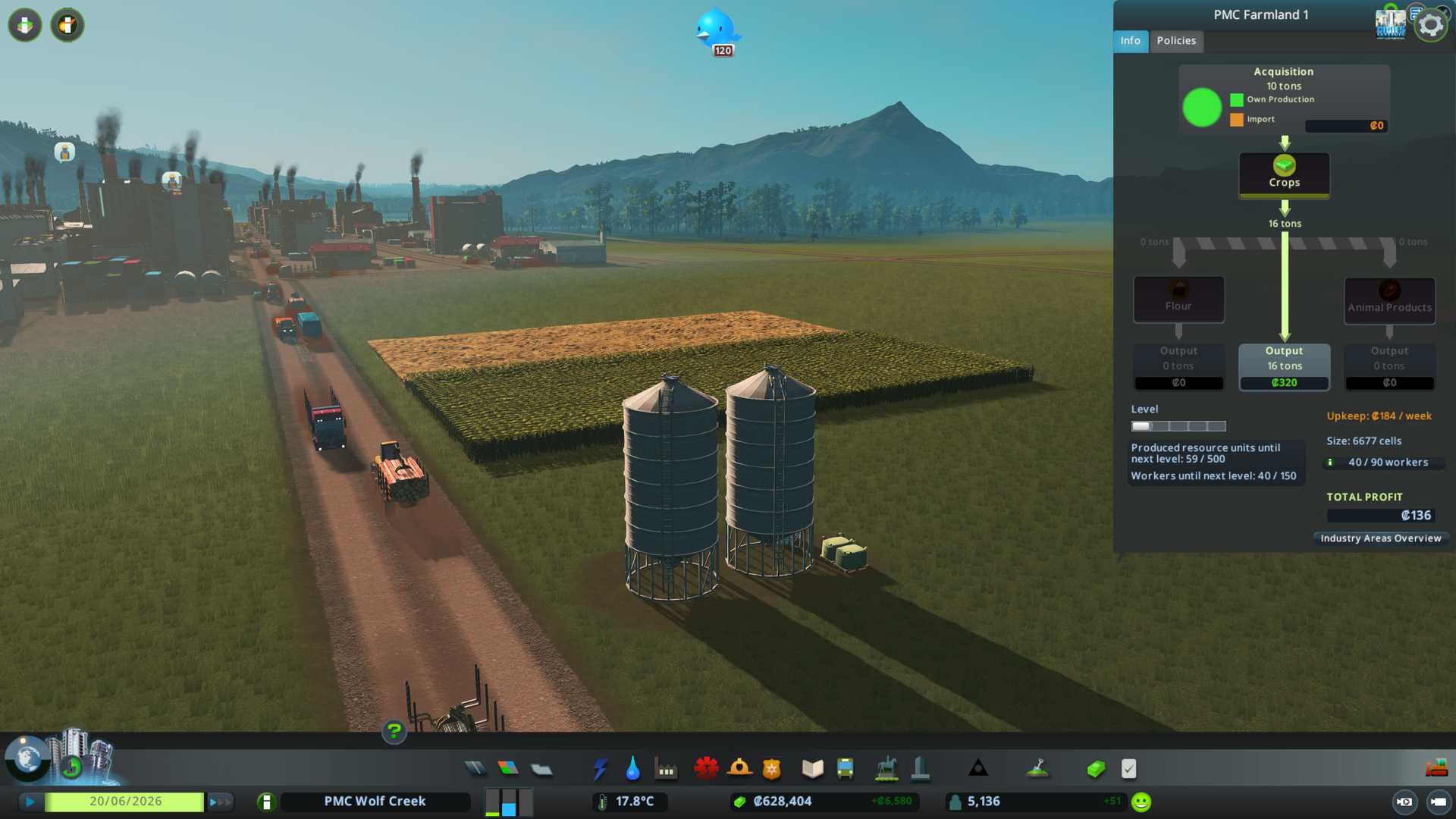Open the Economy money panel
The height and width of the screenshot is (819, 1456).
click(x=1096, y=769)
